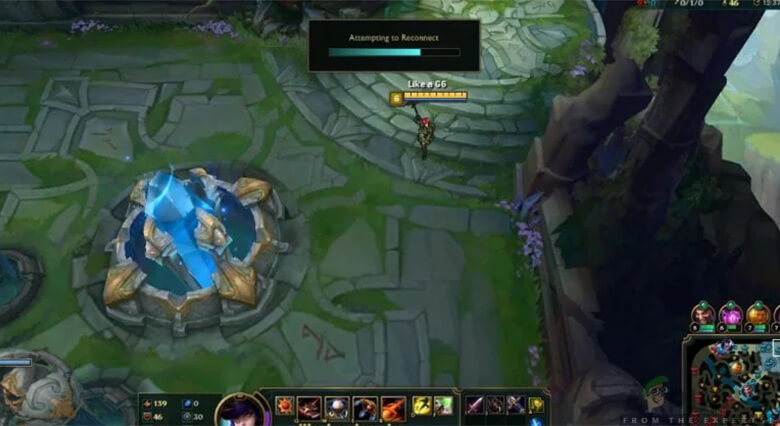Screen dimensions: 780x426
Task: Trigger the blue and gold ability icon
Action: pos(365,407)
